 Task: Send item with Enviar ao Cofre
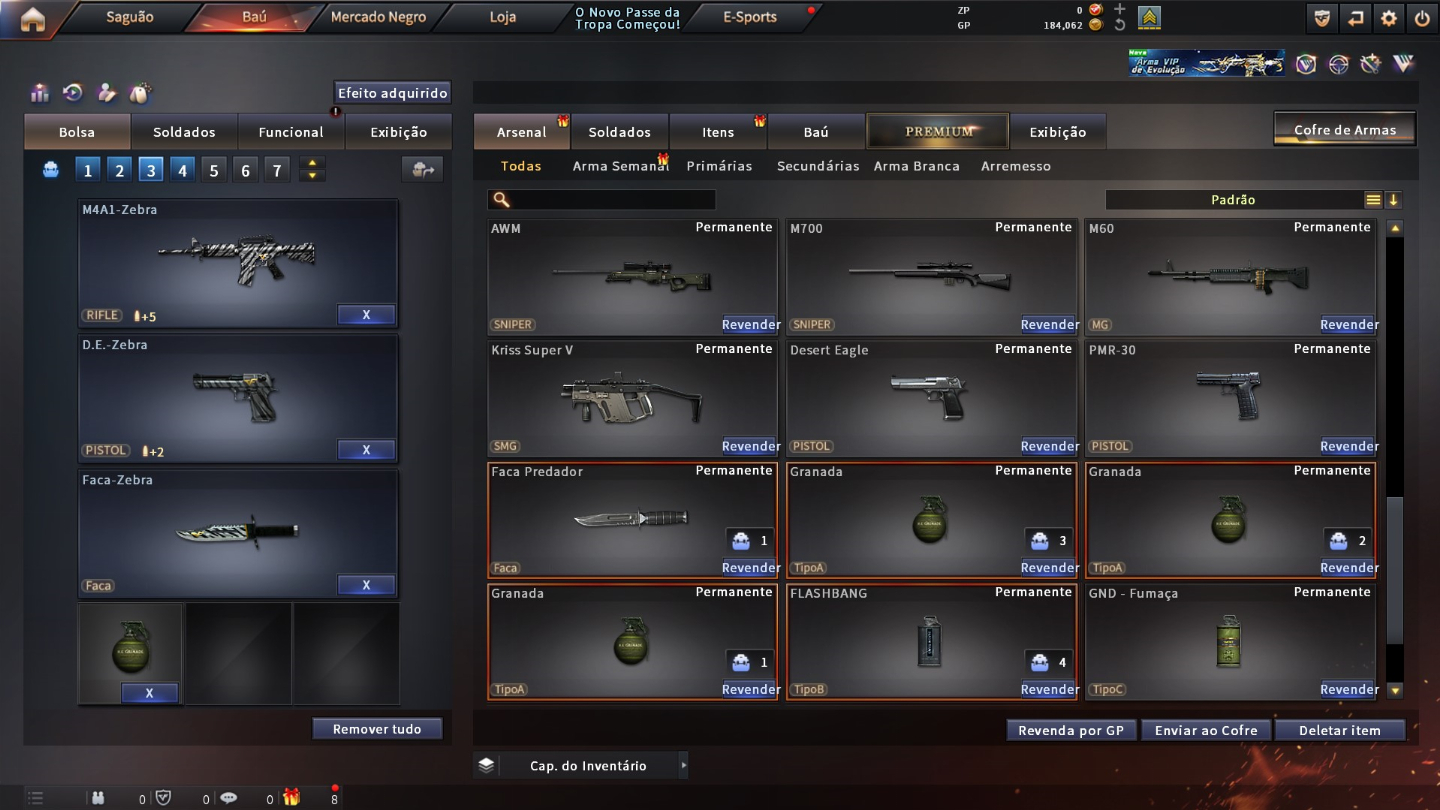click(1206, 730)
